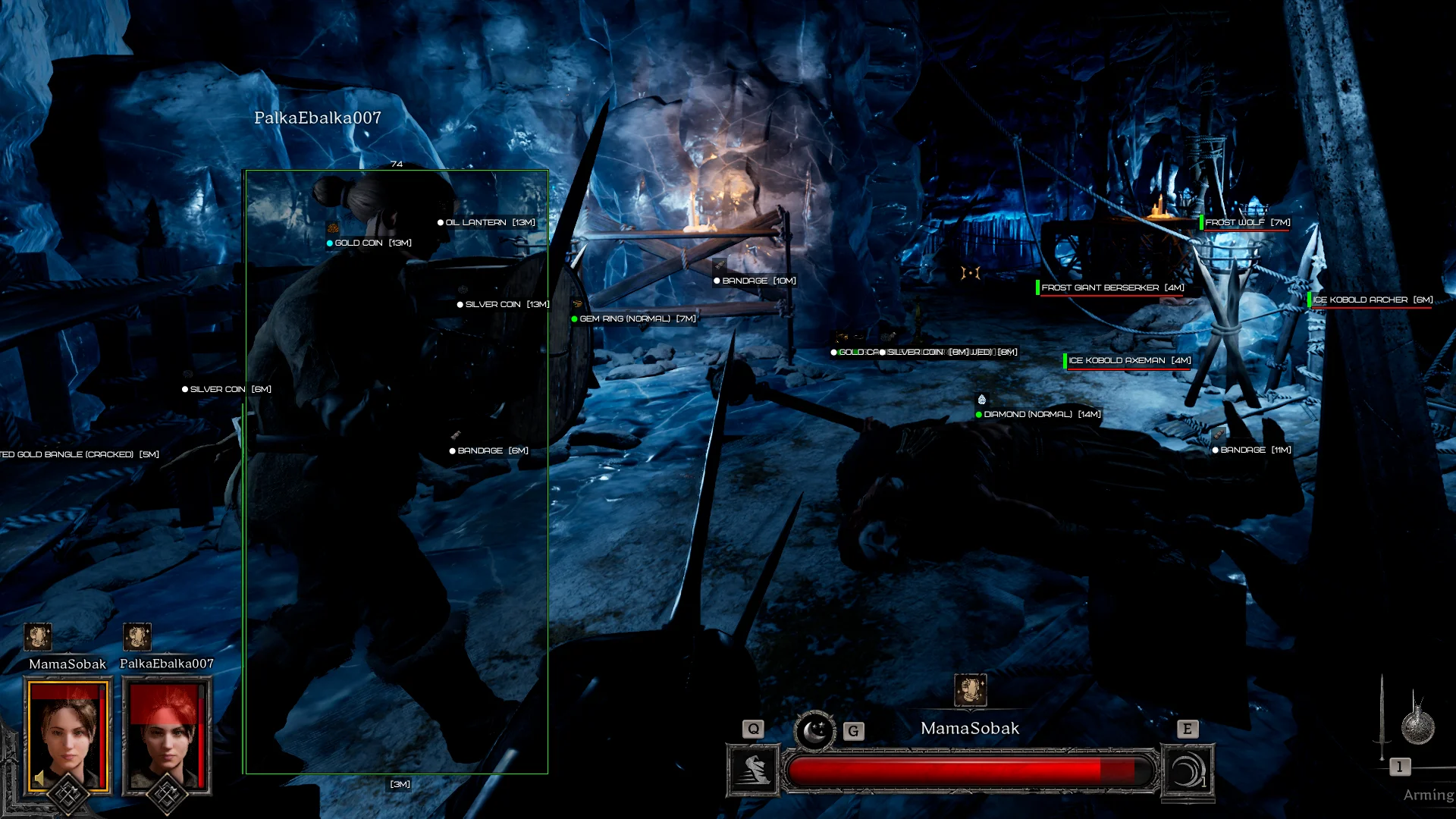This screenshot has width=1456, height=819.
Task: Click the class icon above PalkaEbalka007's party name
Action: pyautogui.click(x=137, y=637)
